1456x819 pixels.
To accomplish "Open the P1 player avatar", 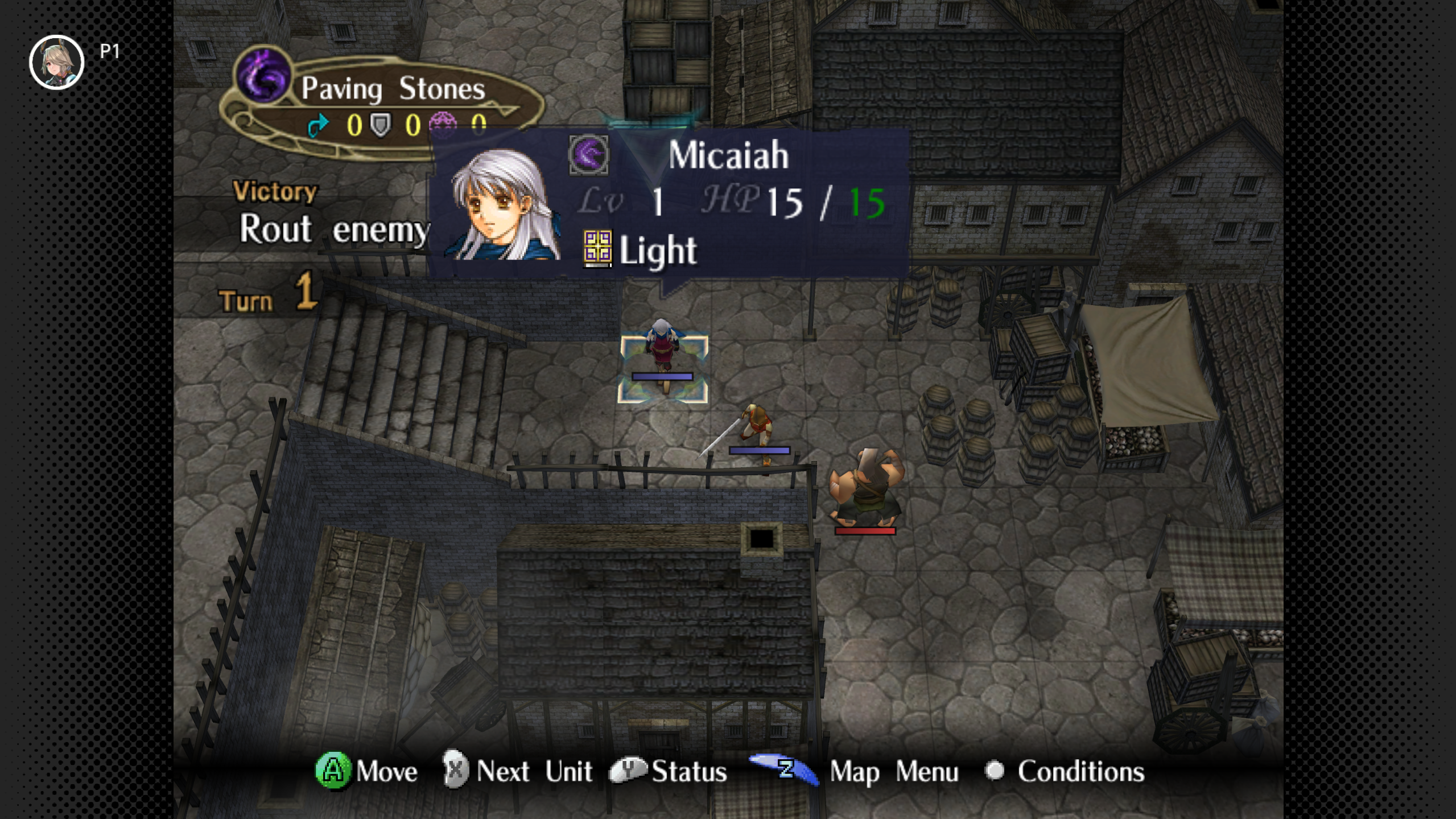I will (57, 62).
